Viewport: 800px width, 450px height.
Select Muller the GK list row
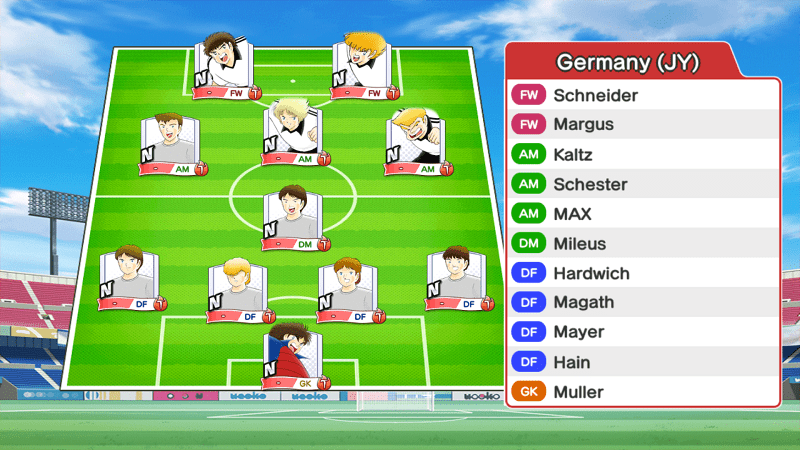click(642, 392)
